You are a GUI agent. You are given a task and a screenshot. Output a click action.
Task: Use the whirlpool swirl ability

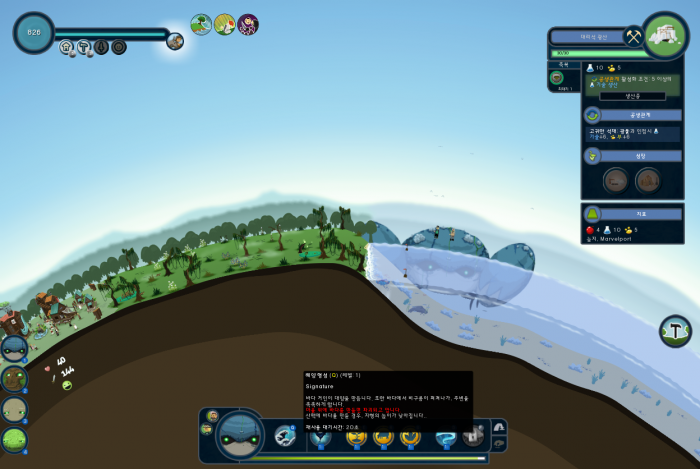click(x=445, y=437)
